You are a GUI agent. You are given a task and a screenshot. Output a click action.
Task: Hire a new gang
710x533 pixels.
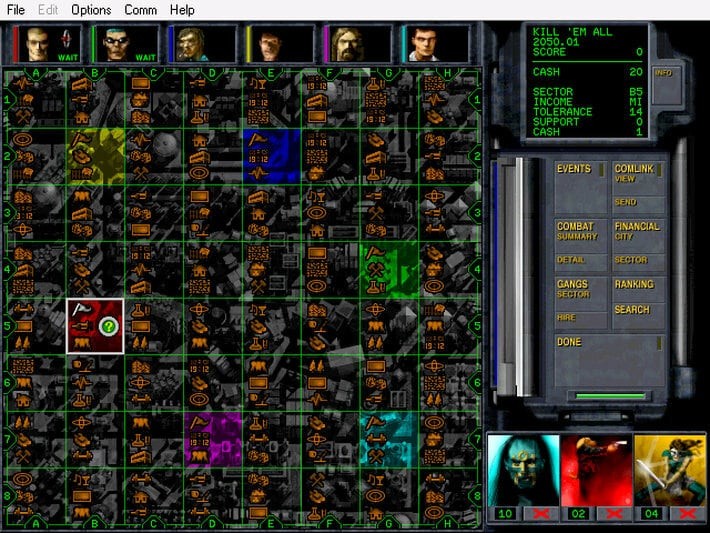tap(567, 317)
